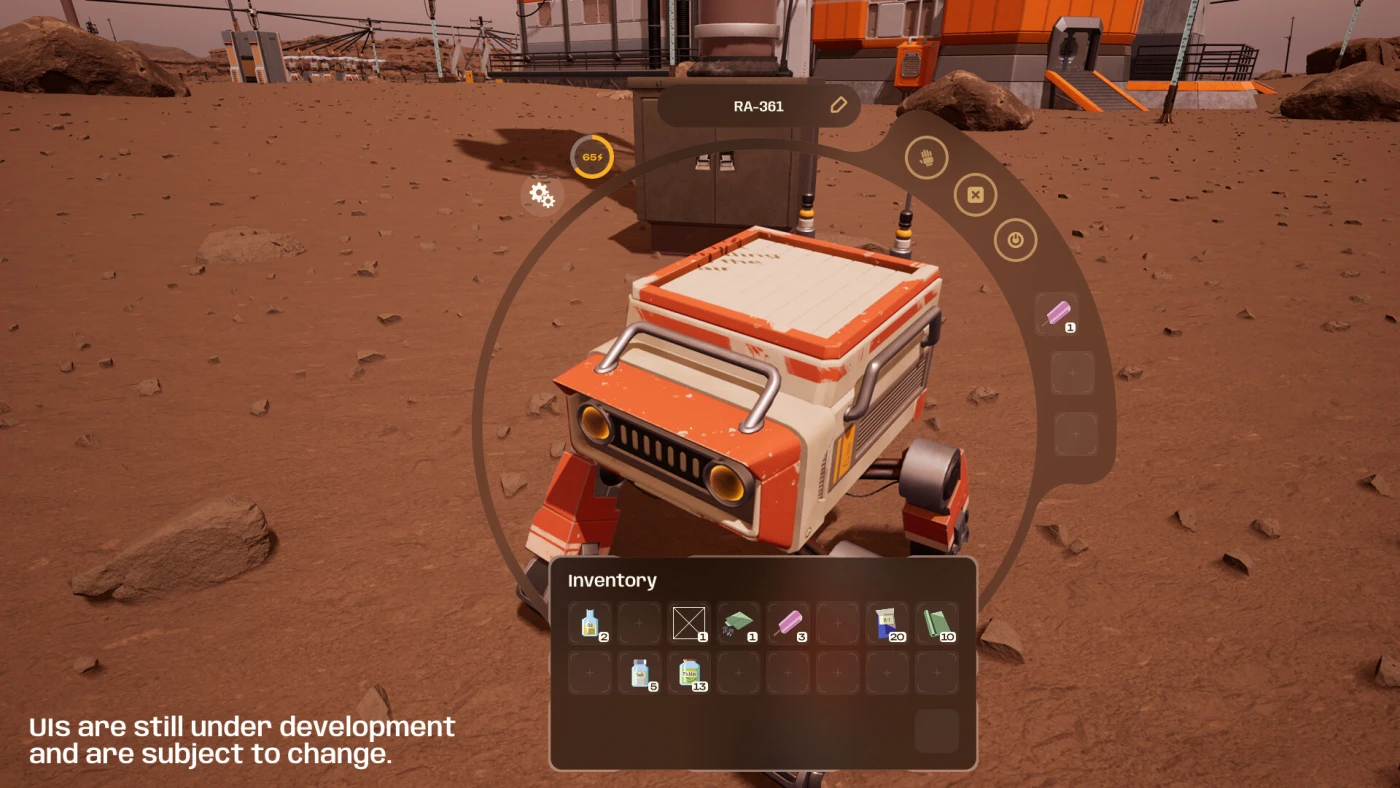Viewport: 1400px width, 788px height.
Task: Pick the crossed-out placeholder item slot
Action: [688, 623]
